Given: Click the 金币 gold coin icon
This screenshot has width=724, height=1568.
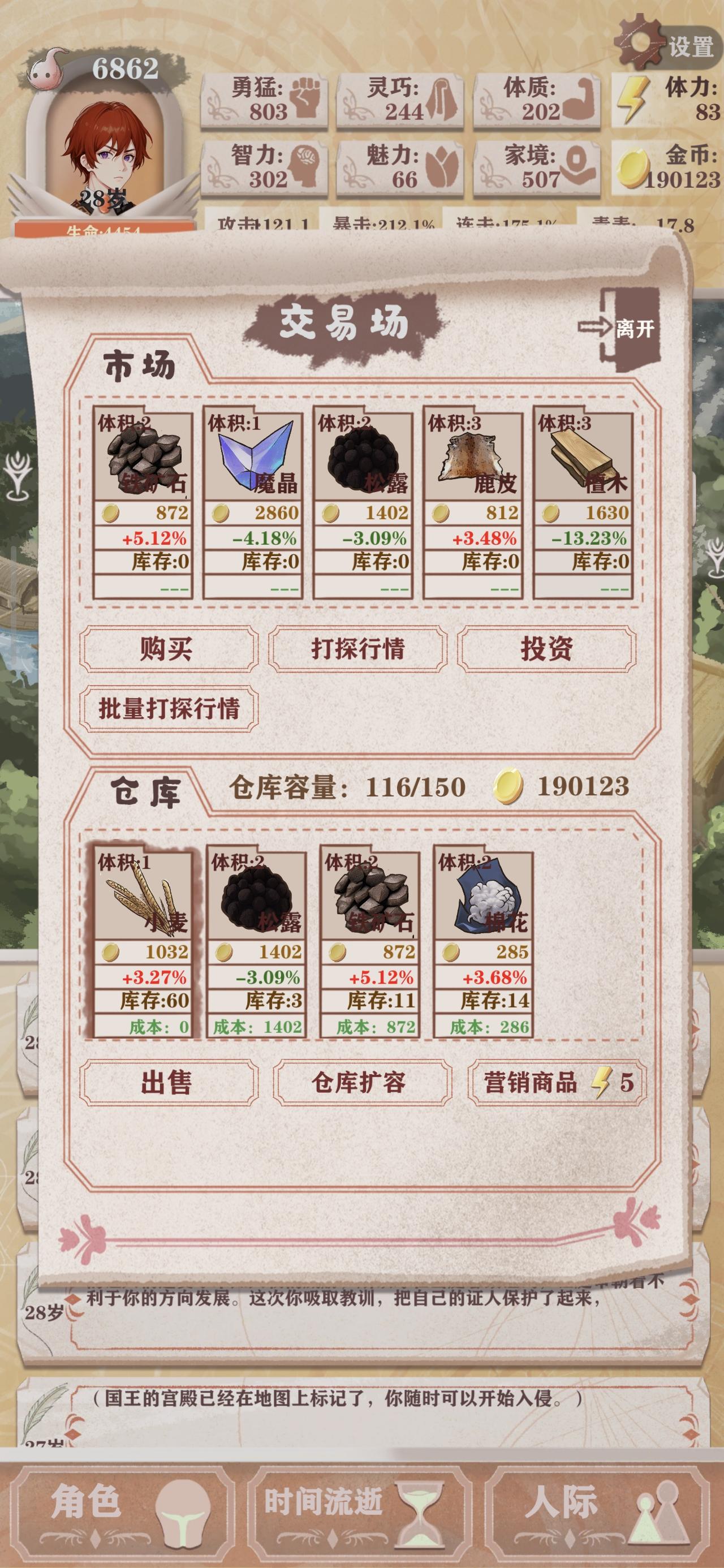Looking at the screenshot, I should click(x=633, y=168).
